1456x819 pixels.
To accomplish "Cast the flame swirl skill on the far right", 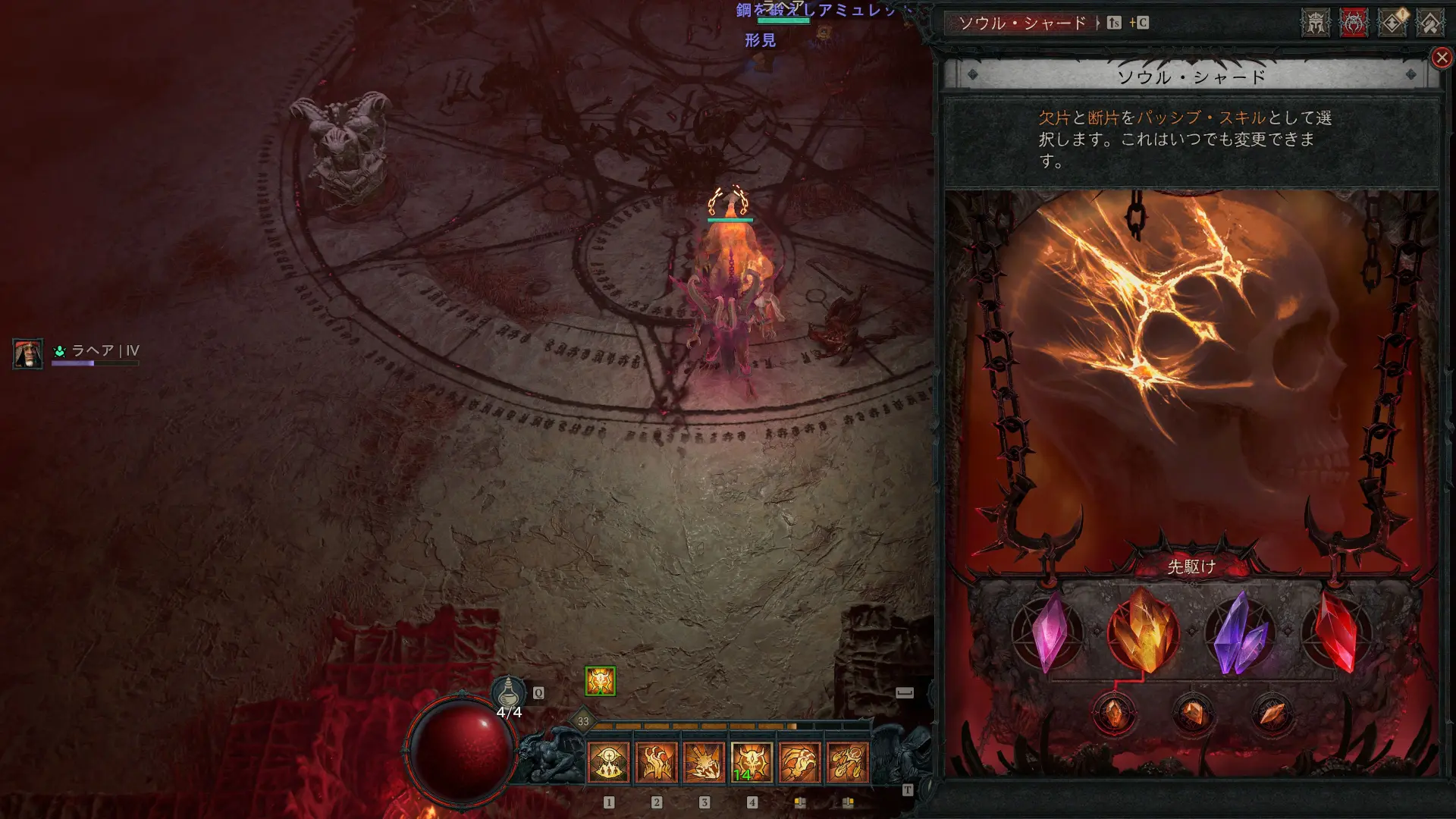I will 847,761.
